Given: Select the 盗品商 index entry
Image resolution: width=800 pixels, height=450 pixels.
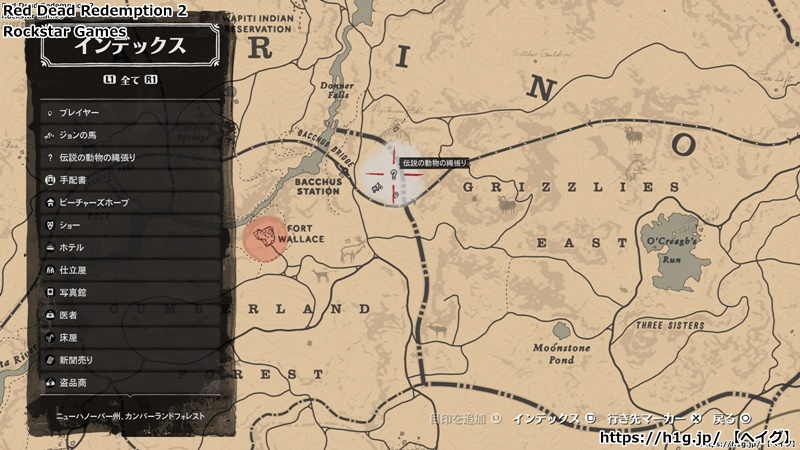Looking at the screenshot, I should 130,382.
